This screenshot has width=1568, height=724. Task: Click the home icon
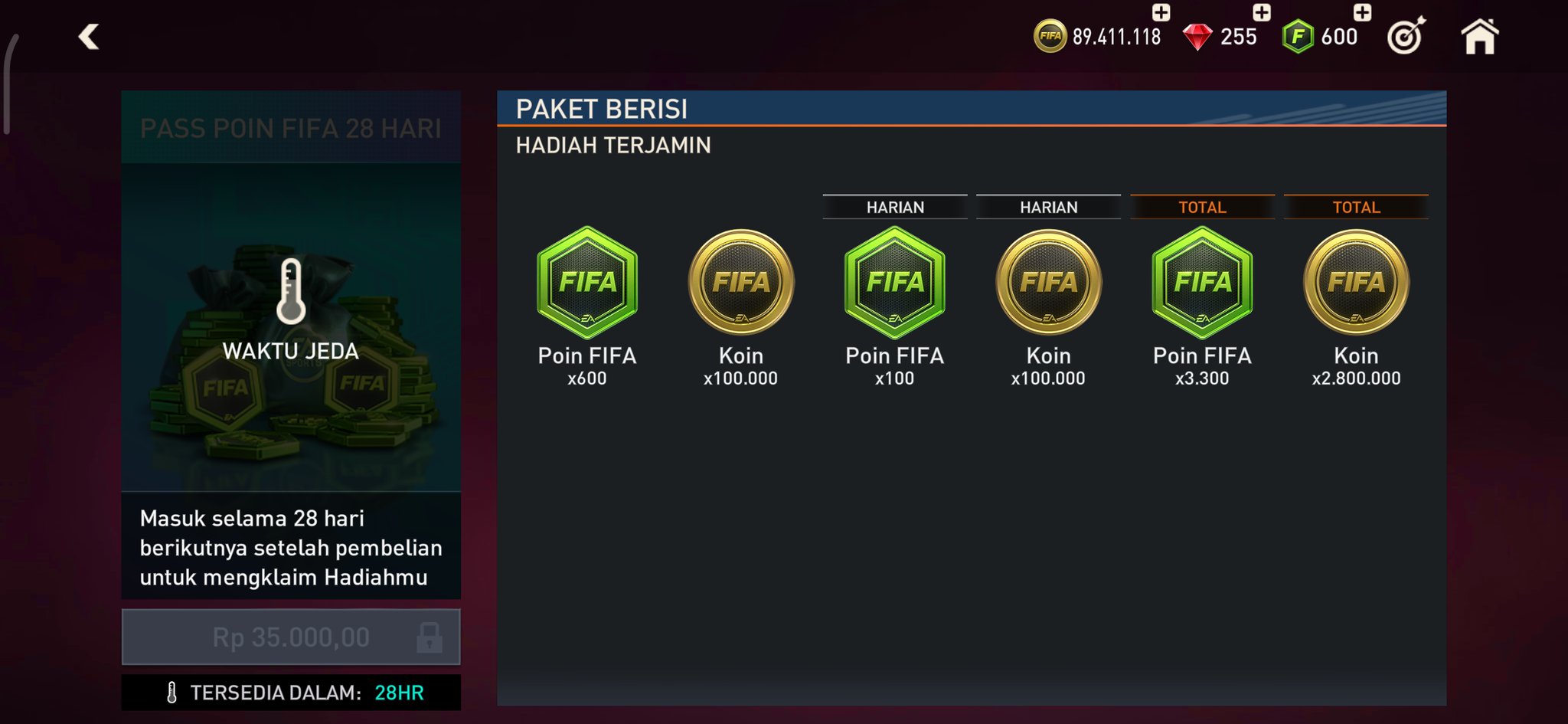point(1481,35)
